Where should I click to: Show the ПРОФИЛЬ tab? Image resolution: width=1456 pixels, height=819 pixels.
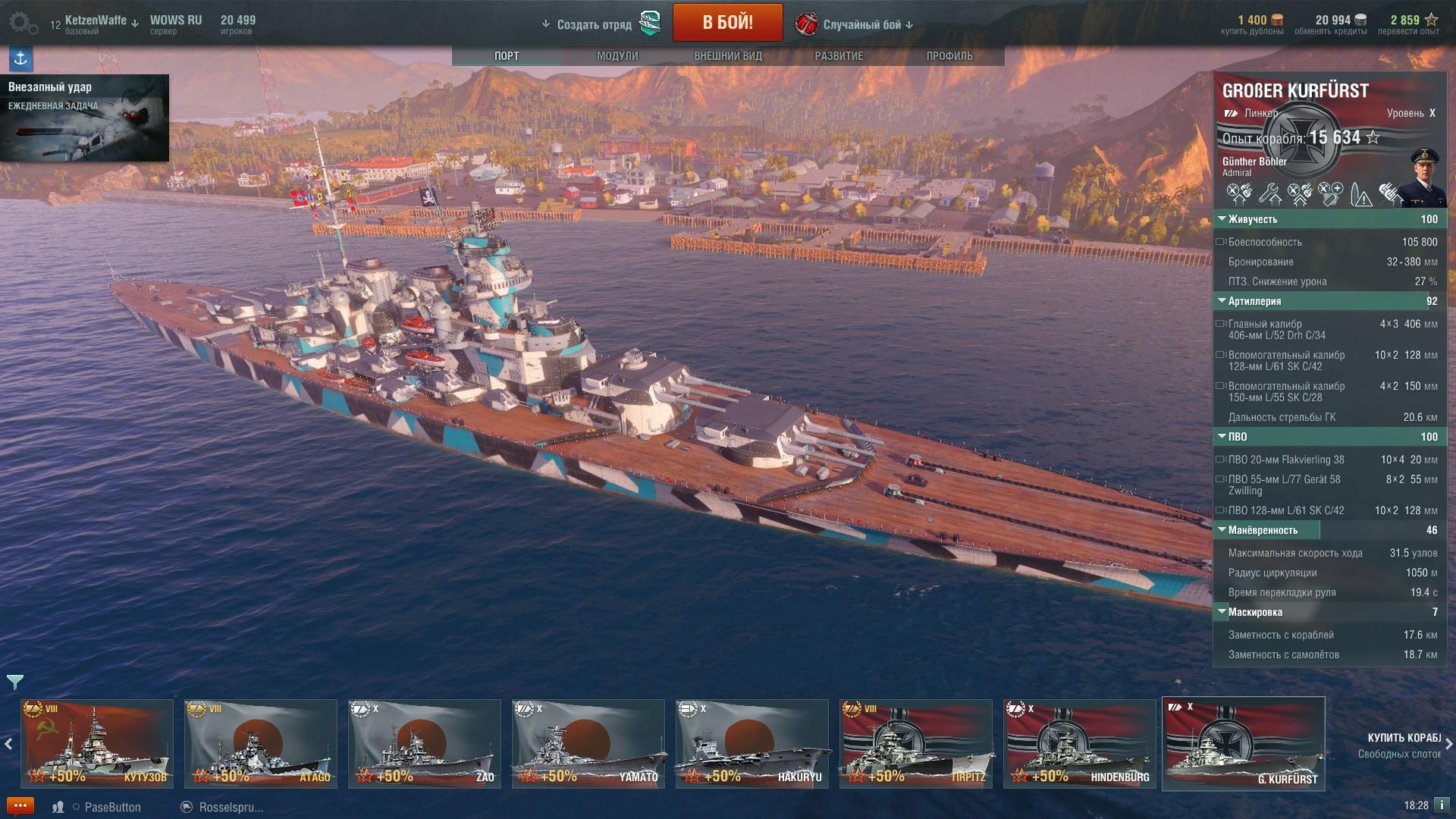pos(949,56)
